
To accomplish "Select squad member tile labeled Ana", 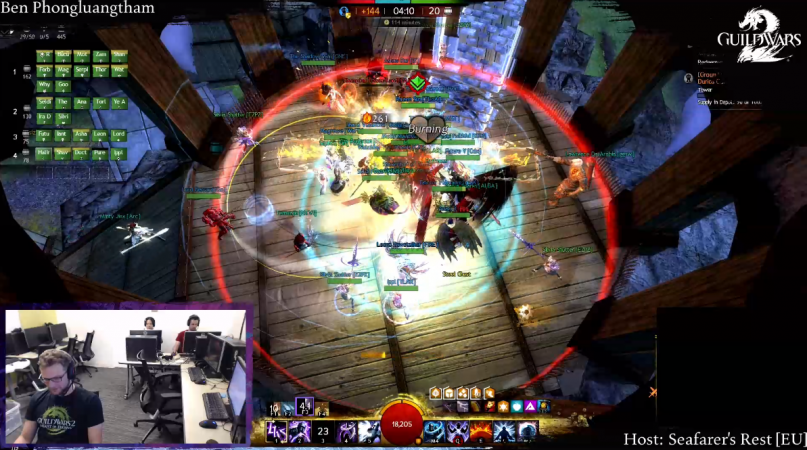I will (81, 102).
